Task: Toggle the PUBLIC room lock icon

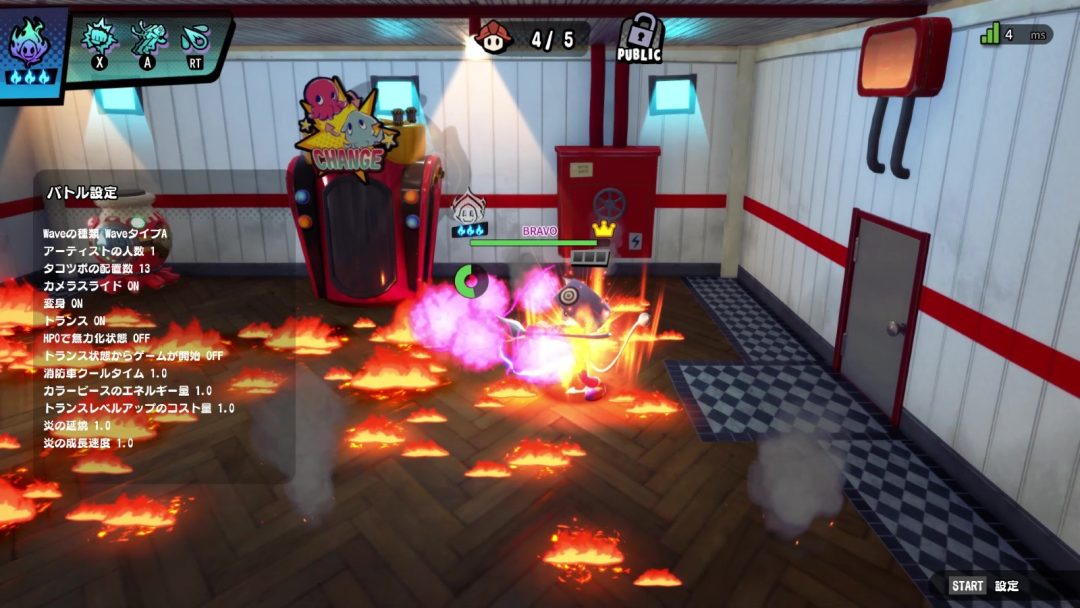Action: (640, 38)
